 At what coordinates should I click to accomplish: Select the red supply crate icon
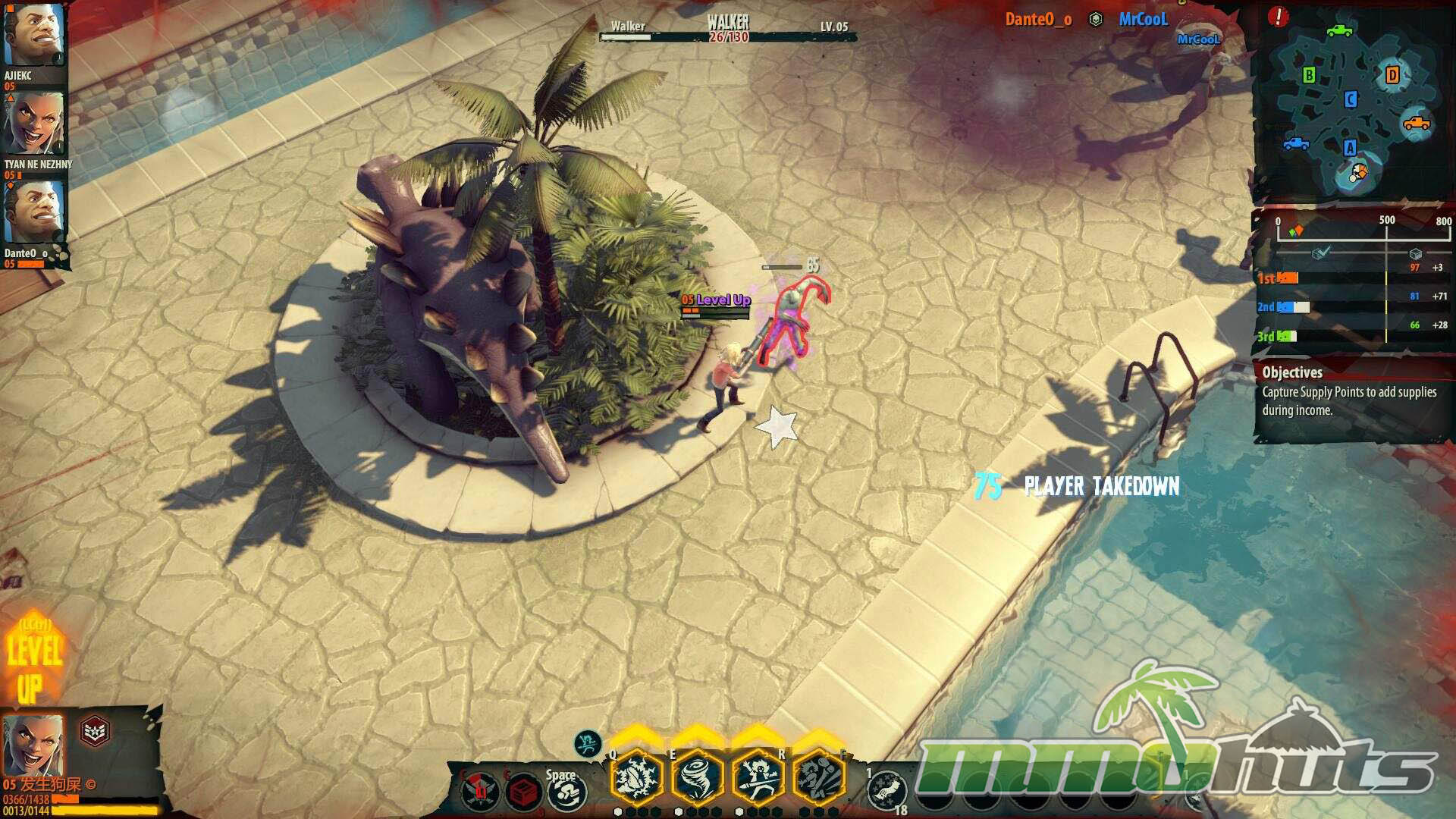[x=522, y=793]
